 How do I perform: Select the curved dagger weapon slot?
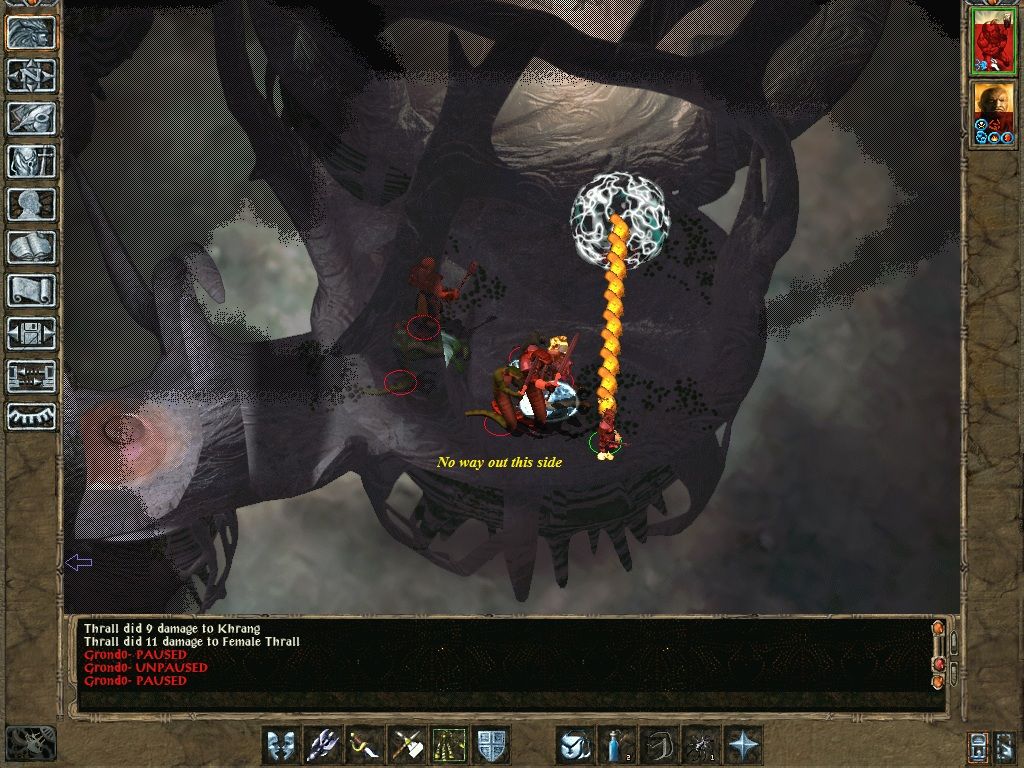coord(365,745)
